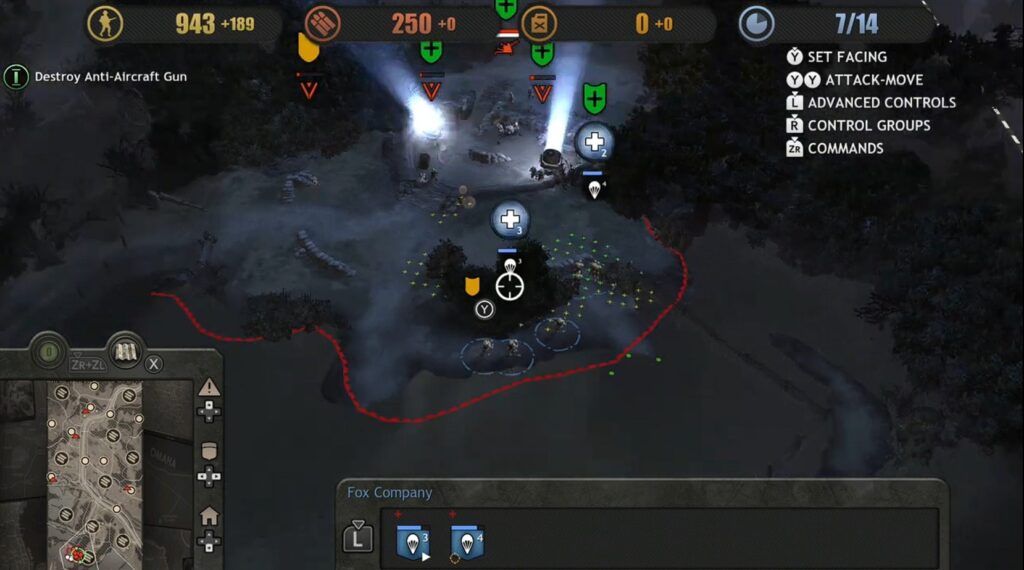Image resolution: width=1024 pixels, height=570 pixels.
Task: Click the population cap pie icon
Action: pyautogui.click(x=756, y=24)
